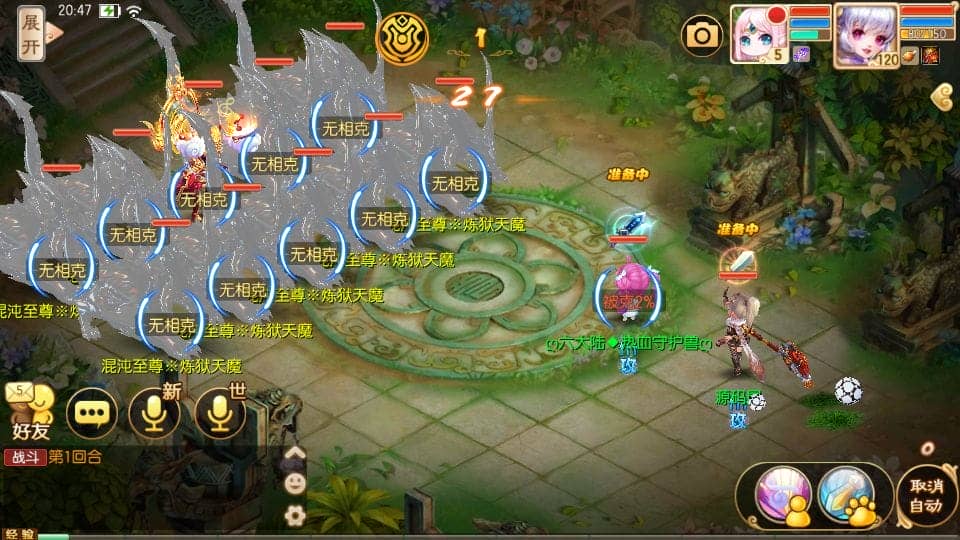The image size is (960, 540).
Task: Inspect the roast chicken buff icon
Action: (909, 55)
